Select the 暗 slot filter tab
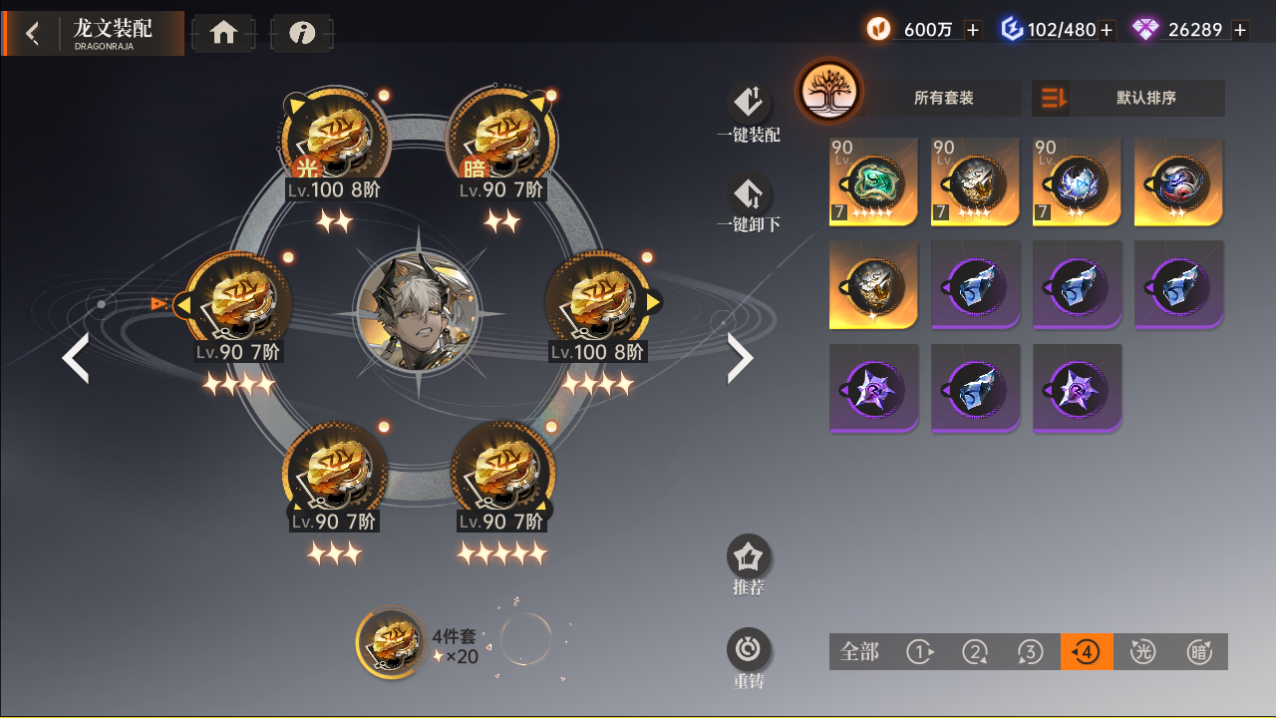 1199,652
